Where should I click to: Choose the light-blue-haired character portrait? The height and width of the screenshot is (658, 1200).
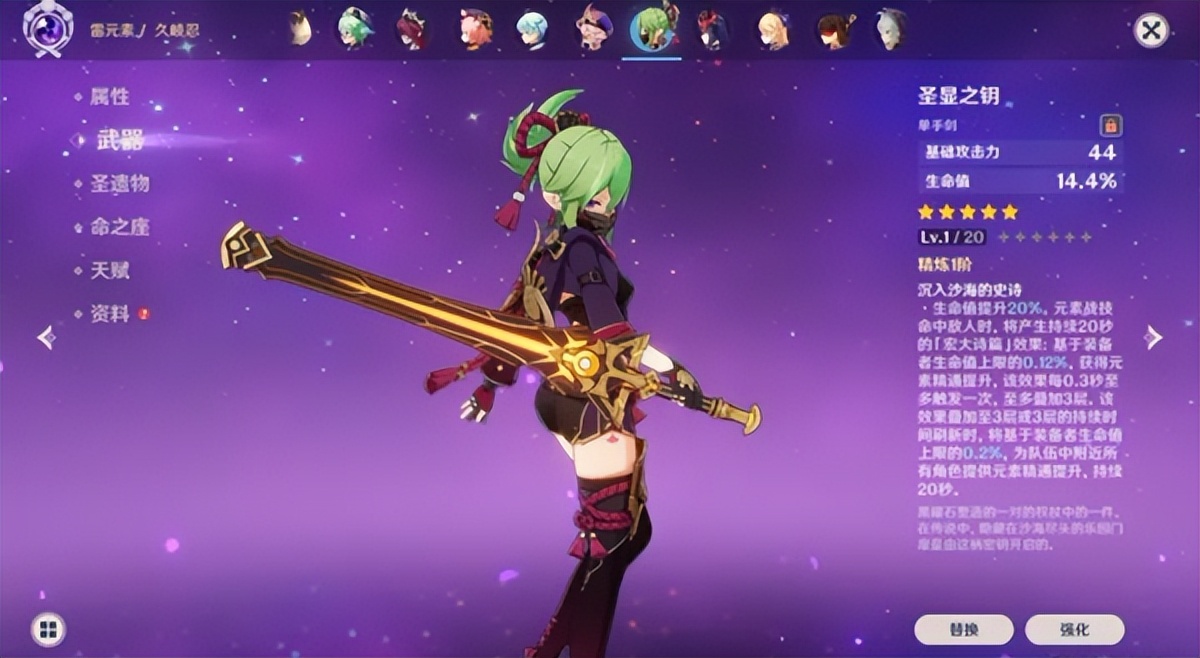(x=532, y=29)
